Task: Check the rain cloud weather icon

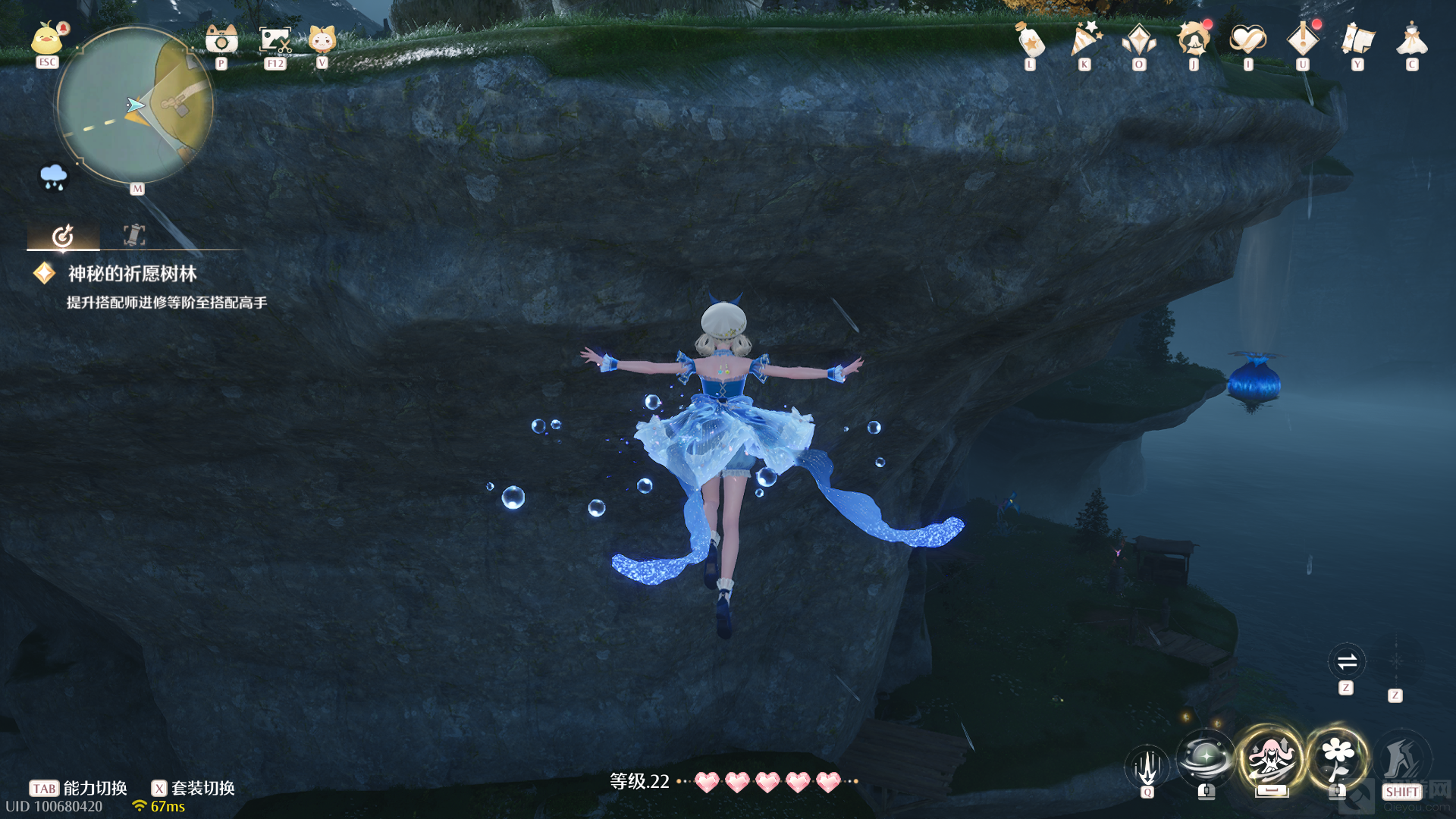Action: point(53,177)
